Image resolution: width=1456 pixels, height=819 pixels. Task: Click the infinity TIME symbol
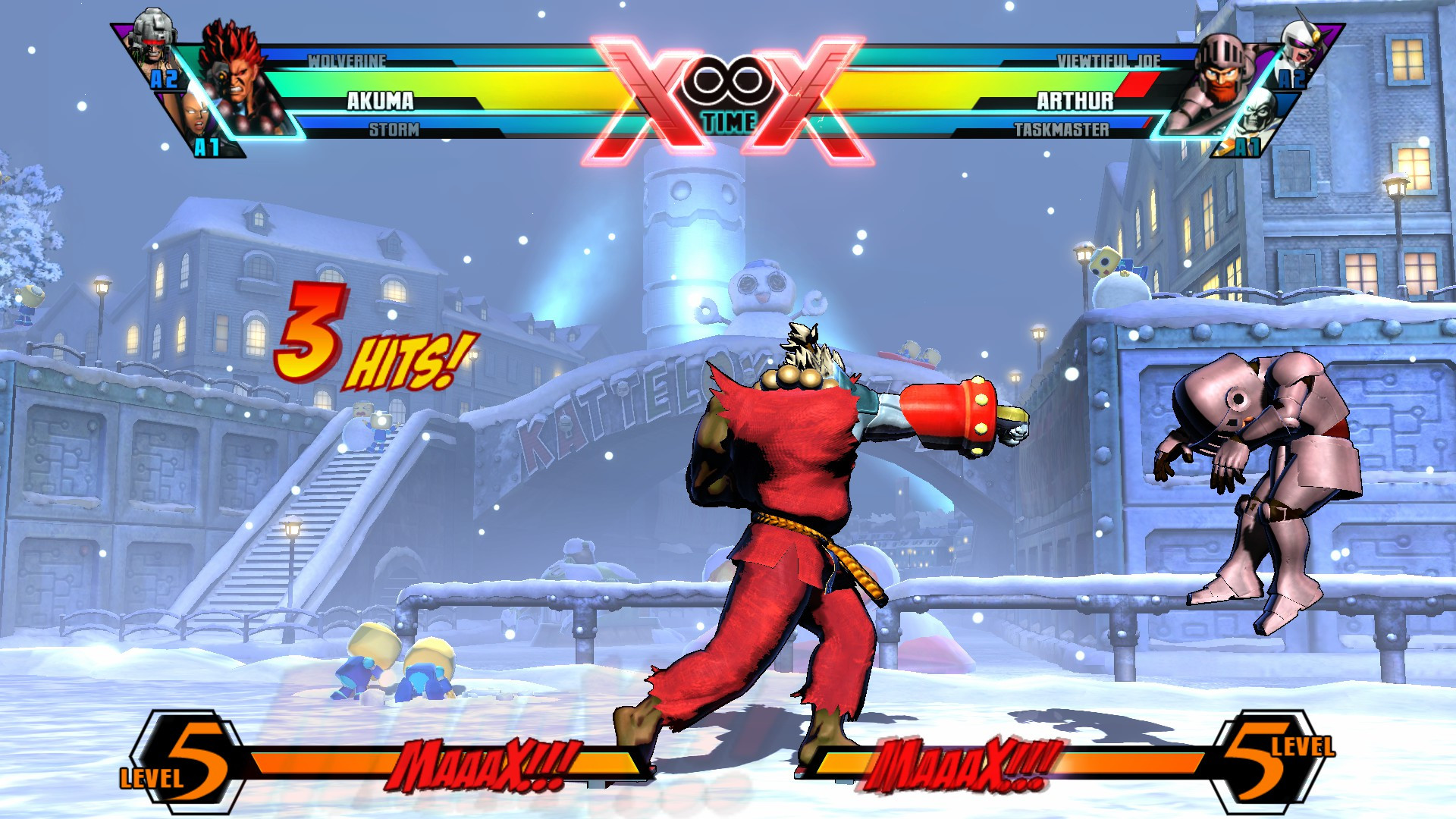[730, 80]
